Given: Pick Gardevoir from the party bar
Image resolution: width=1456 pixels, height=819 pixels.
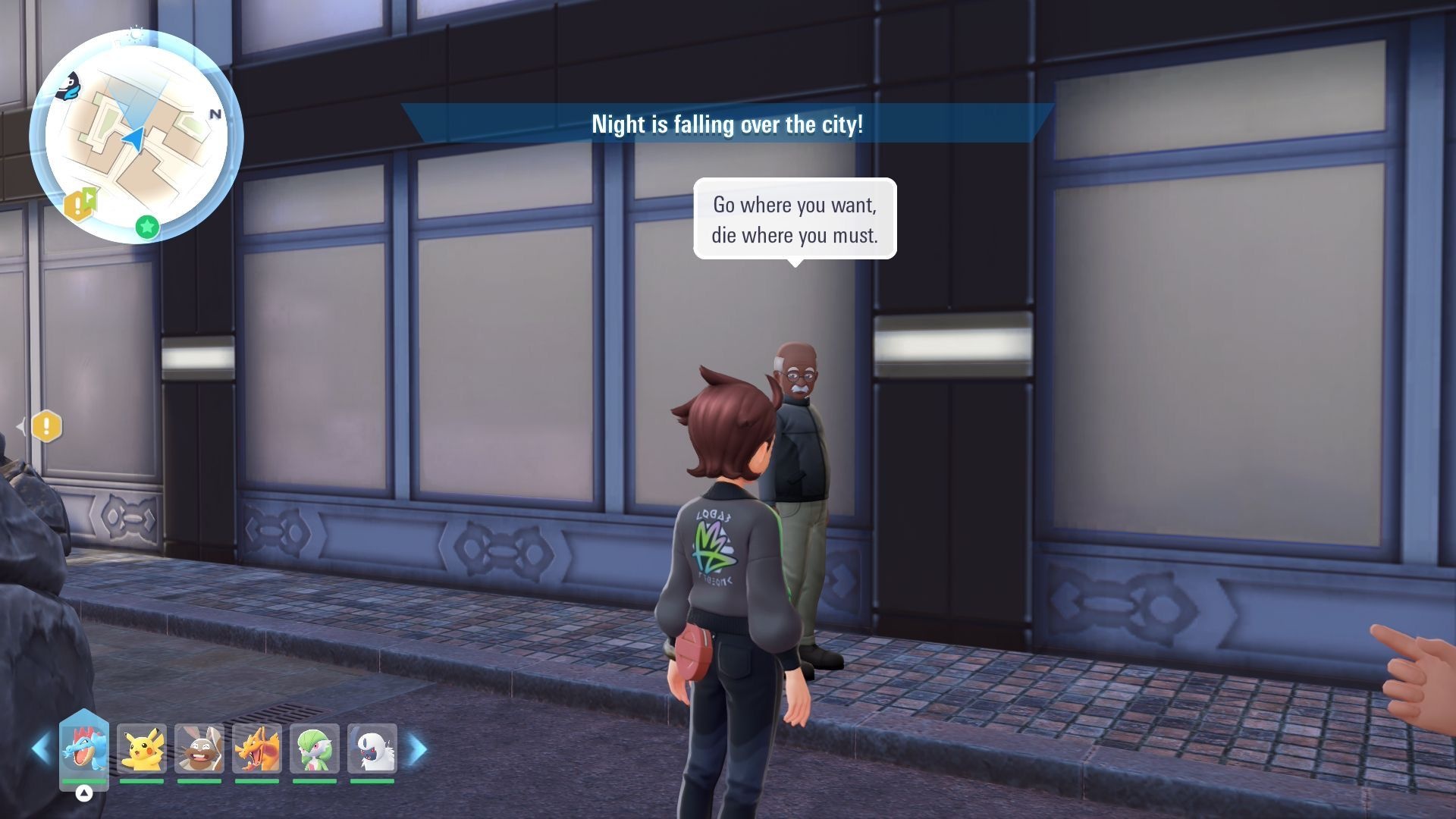Looking at the screenshot, I should [315, 748].
